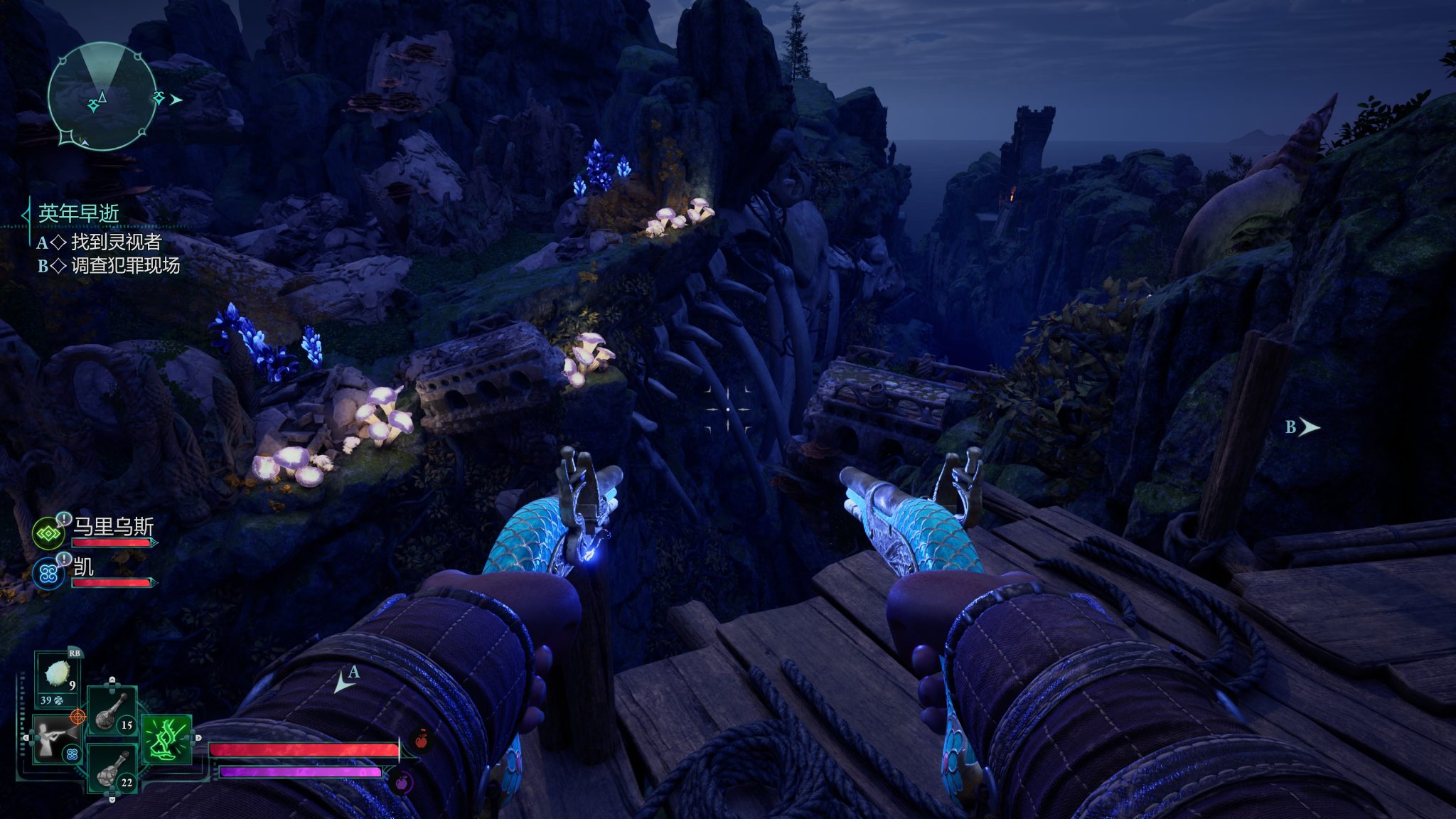Activate the green thorny vines ability

167,739
